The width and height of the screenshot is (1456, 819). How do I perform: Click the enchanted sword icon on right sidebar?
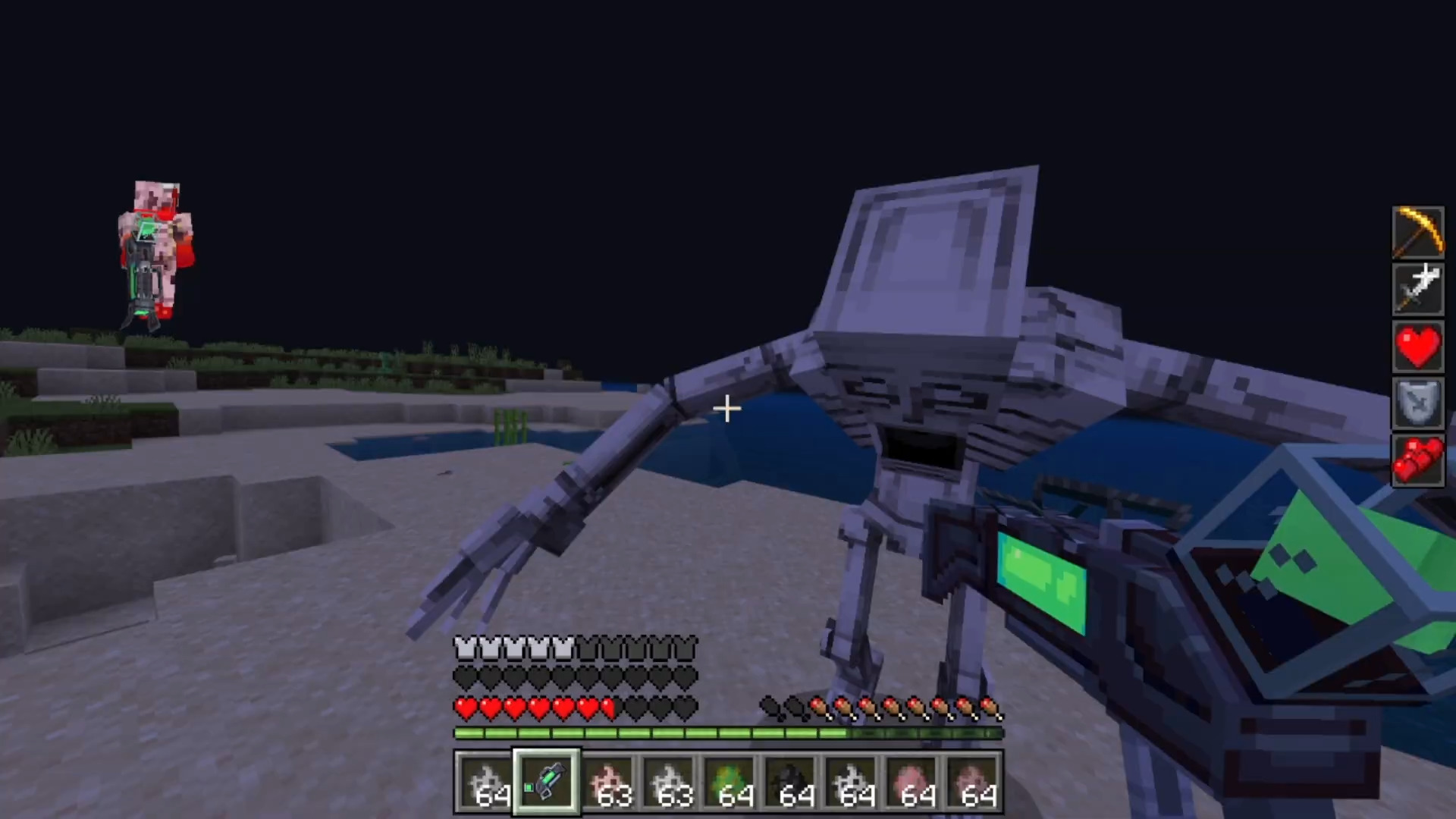(x=1418, y=289)
